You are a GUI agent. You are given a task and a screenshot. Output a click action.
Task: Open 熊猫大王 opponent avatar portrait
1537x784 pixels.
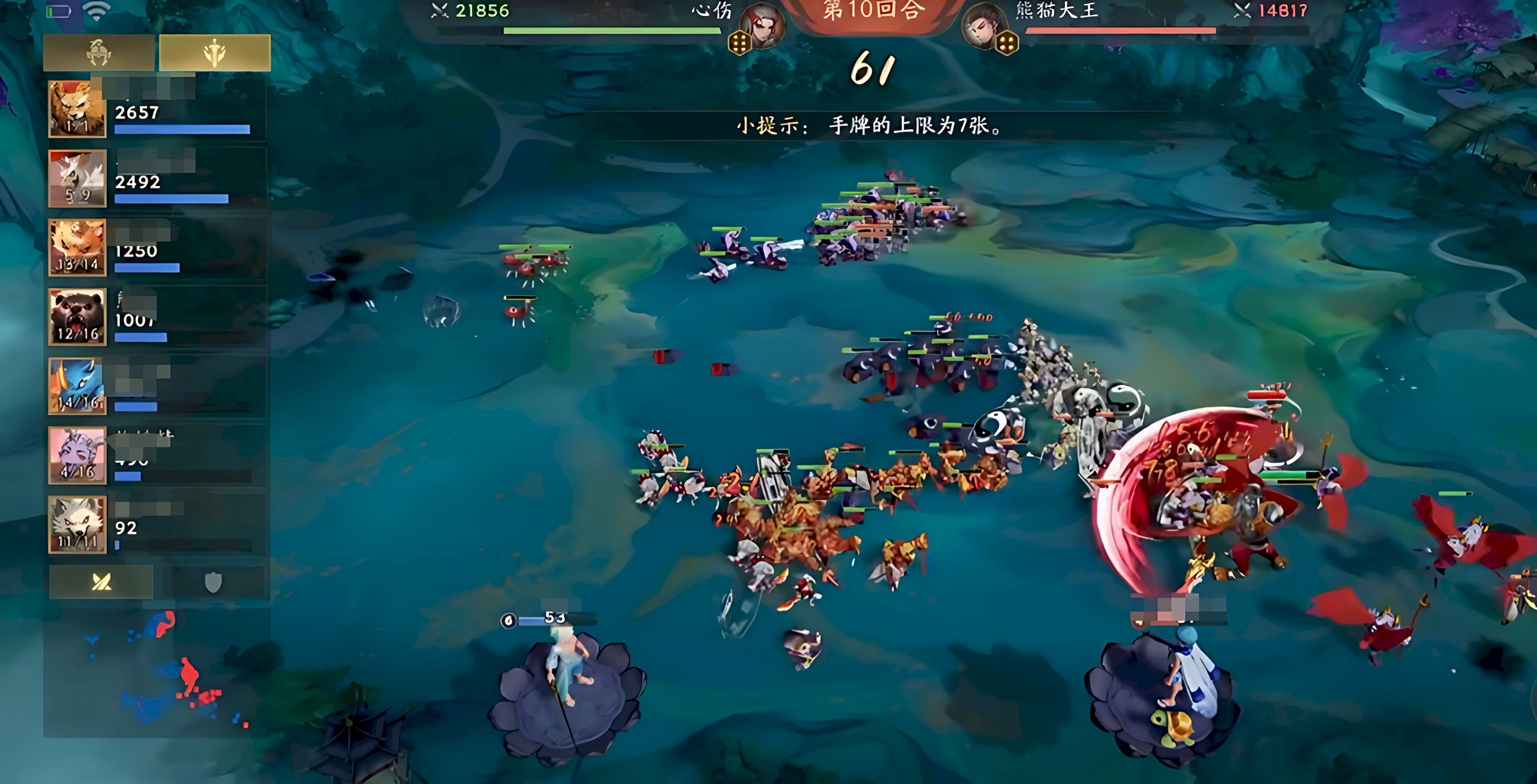984,26
